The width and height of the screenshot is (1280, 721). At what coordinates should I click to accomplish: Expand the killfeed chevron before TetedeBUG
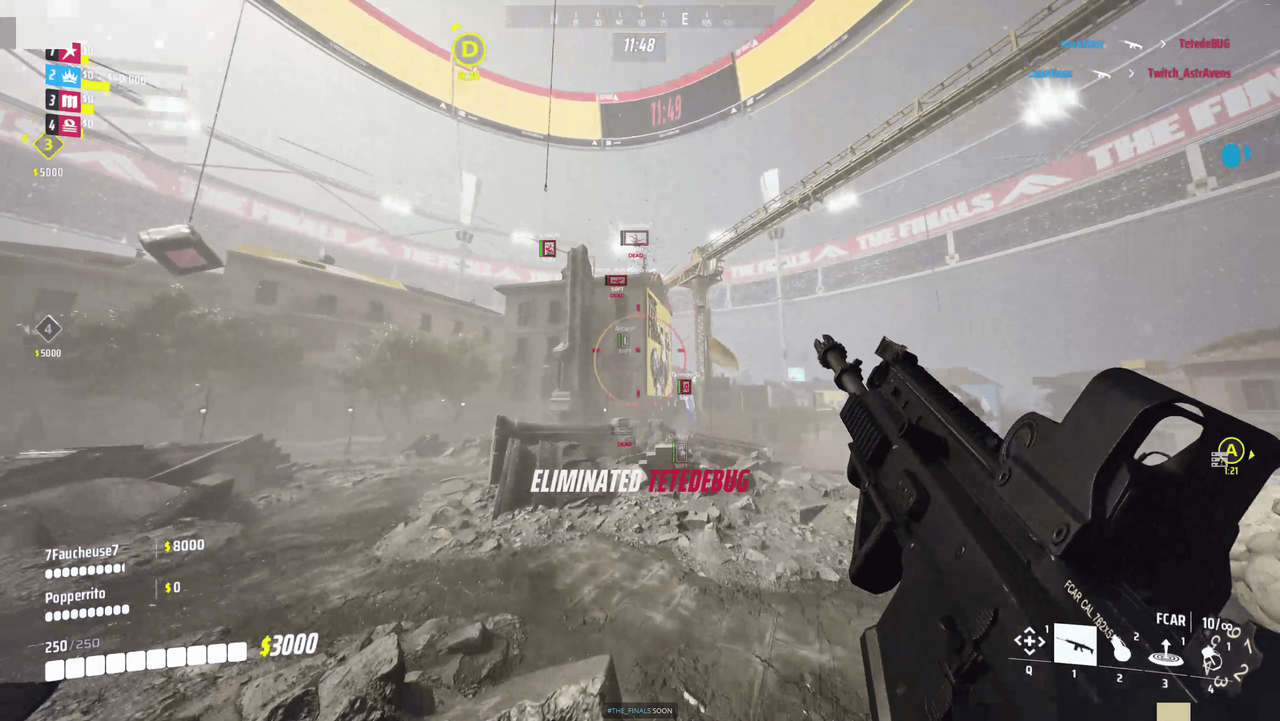tap(1163, 44)
